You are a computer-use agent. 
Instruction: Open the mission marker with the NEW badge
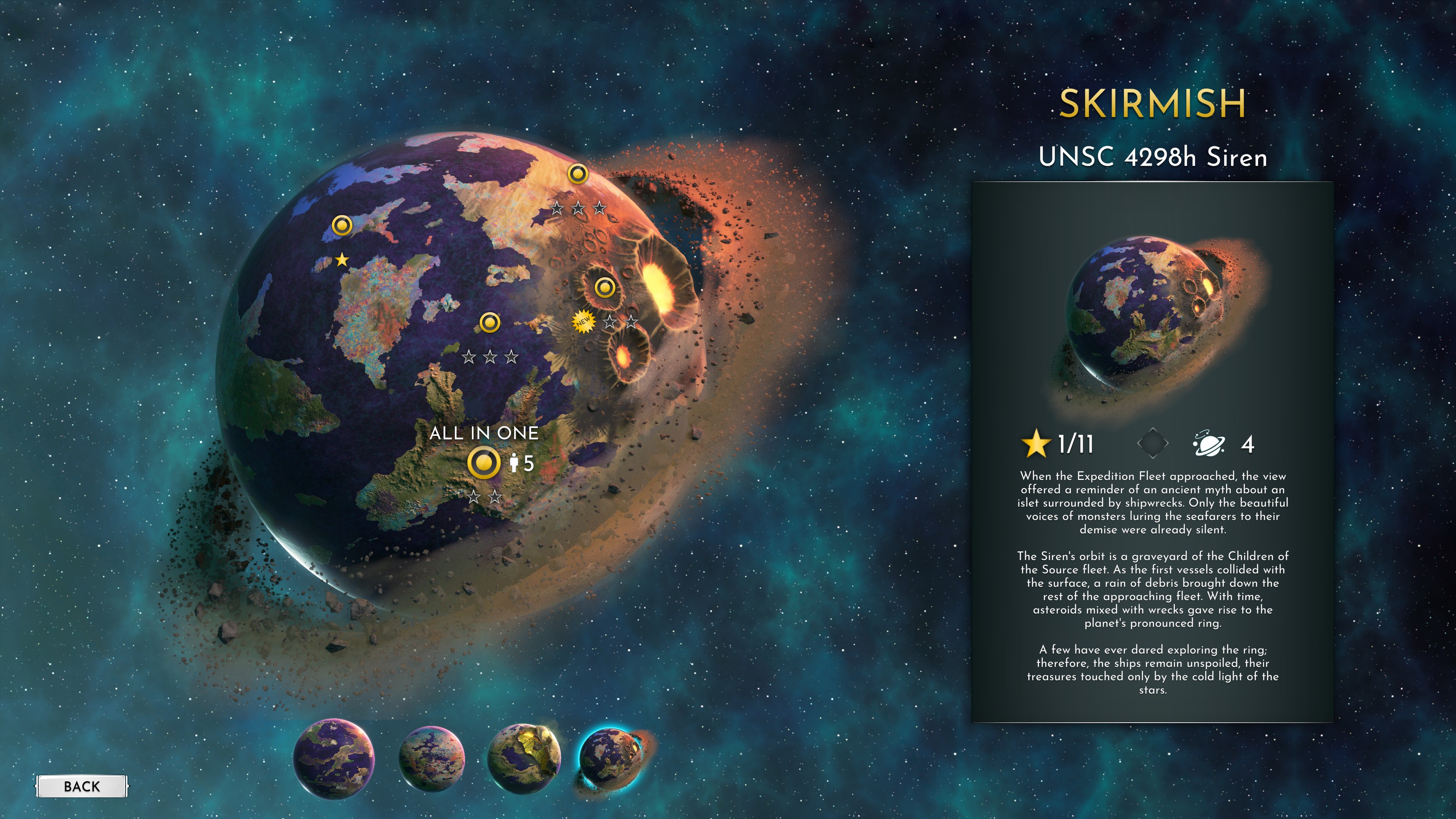[604, 288]
